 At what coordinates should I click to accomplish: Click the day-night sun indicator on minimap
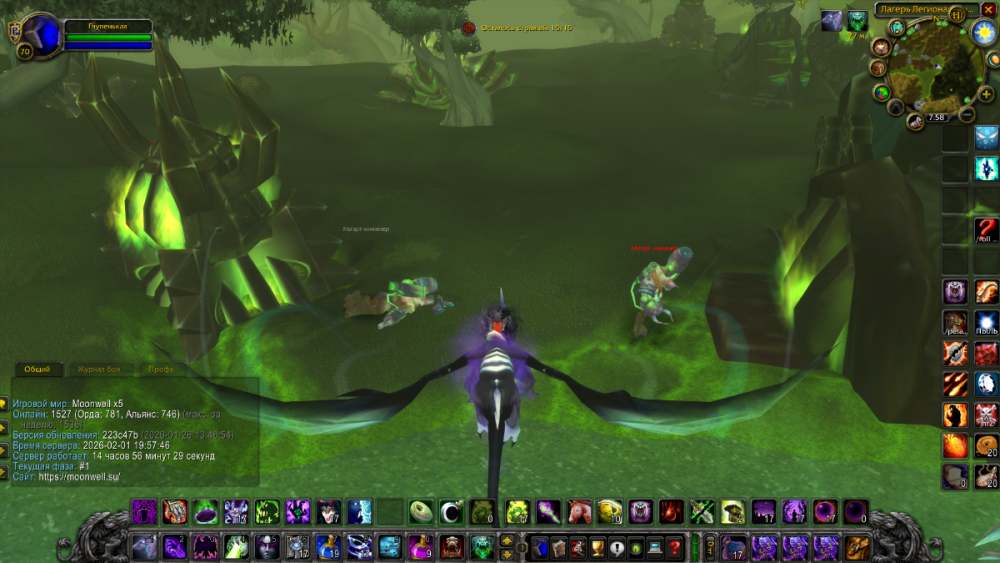[981, 34]
